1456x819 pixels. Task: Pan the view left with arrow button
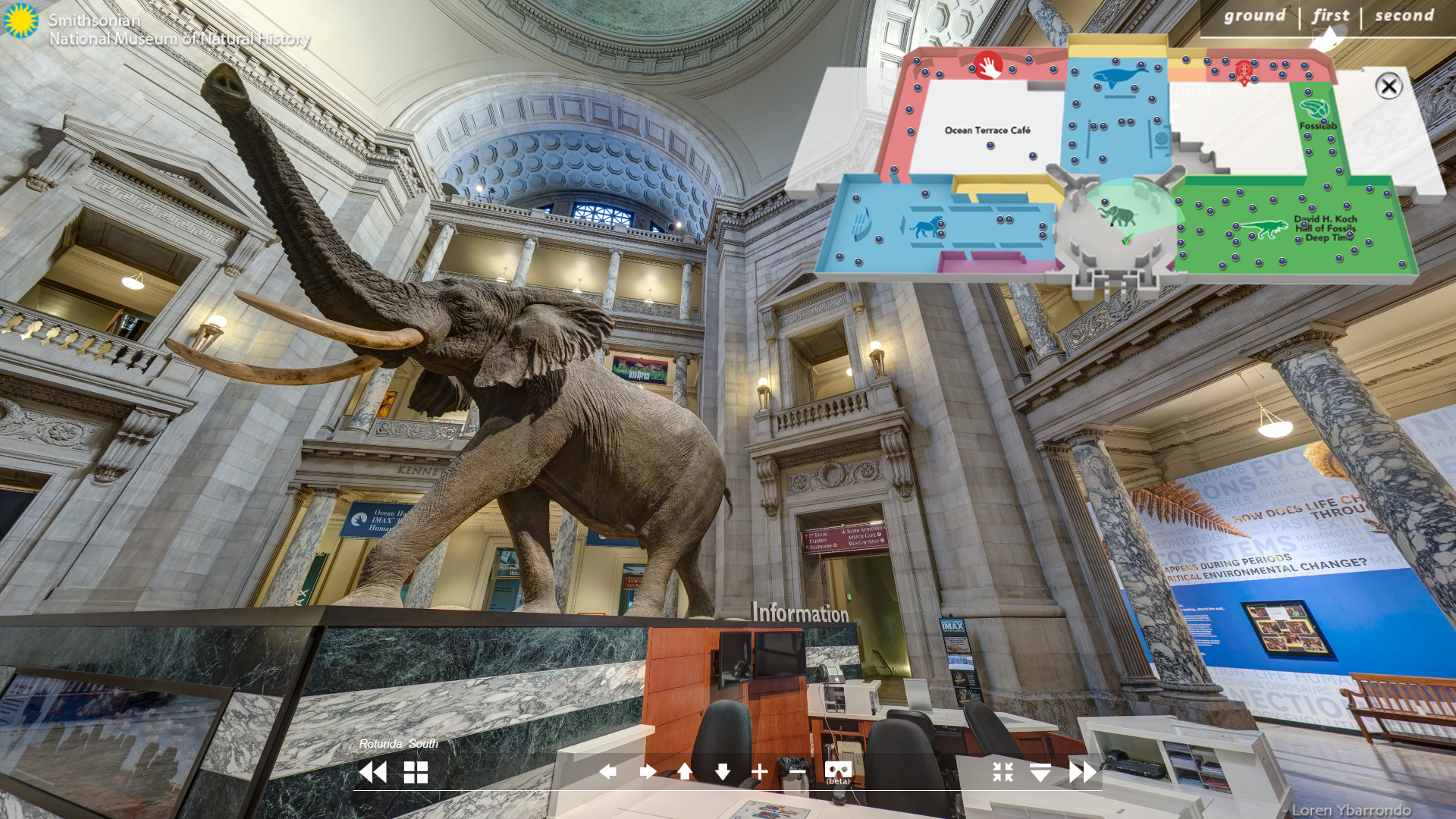point(607,772)
